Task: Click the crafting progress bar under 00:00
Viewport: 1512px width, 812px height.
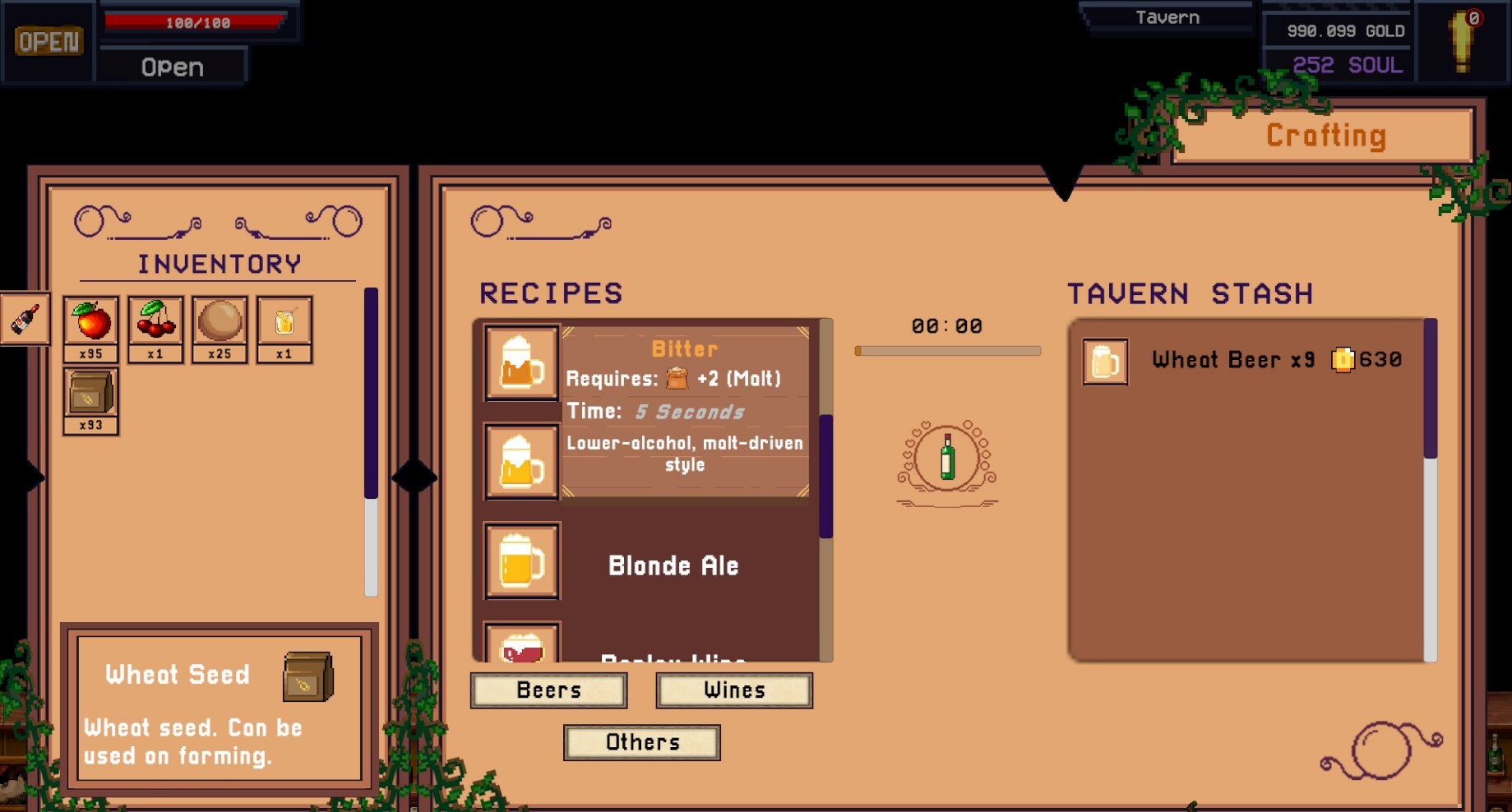Action: (x=947, y=348)
